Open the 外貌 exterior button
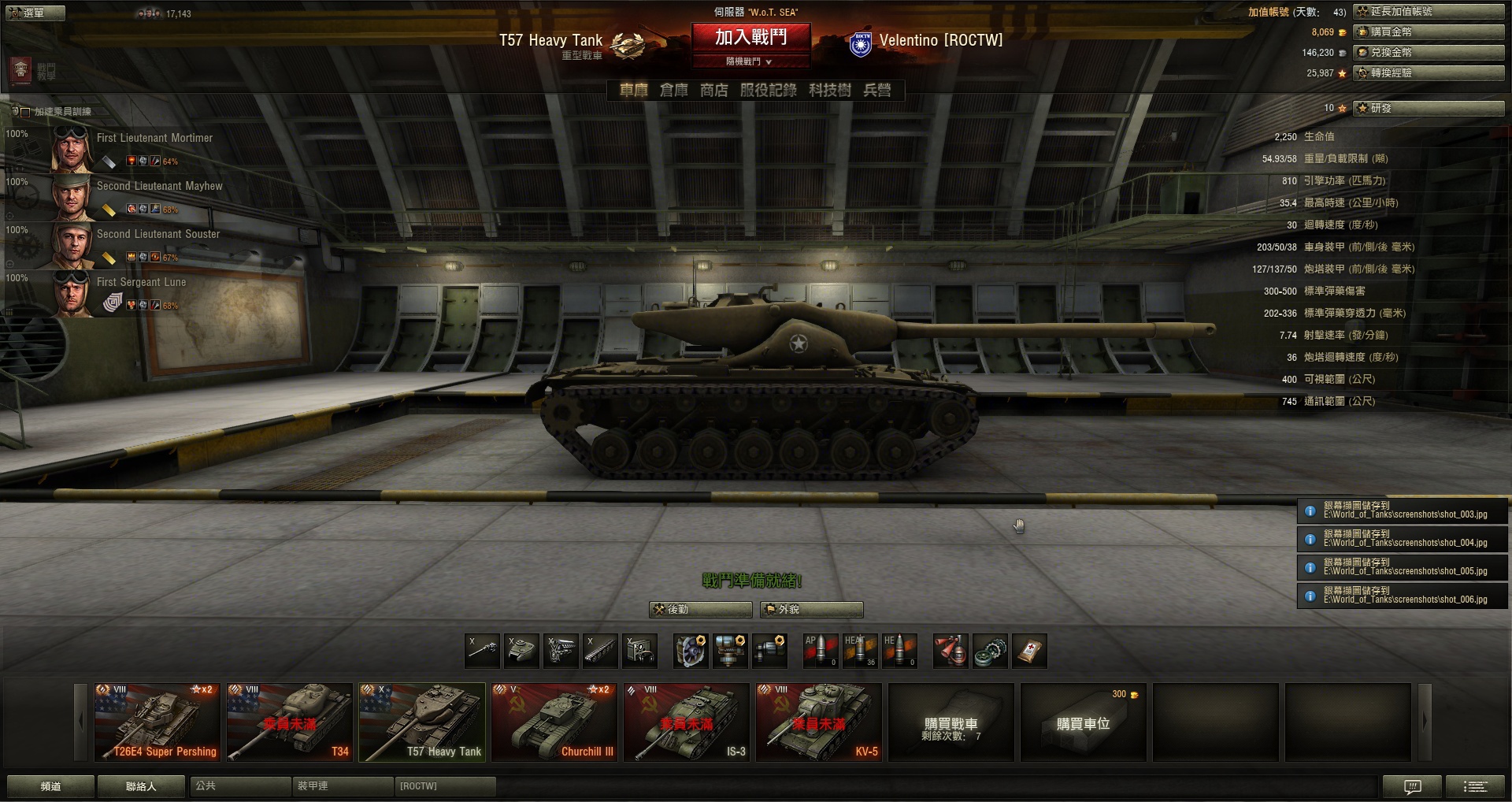Screen dimensions: 1512x802 tap(811, 609)
